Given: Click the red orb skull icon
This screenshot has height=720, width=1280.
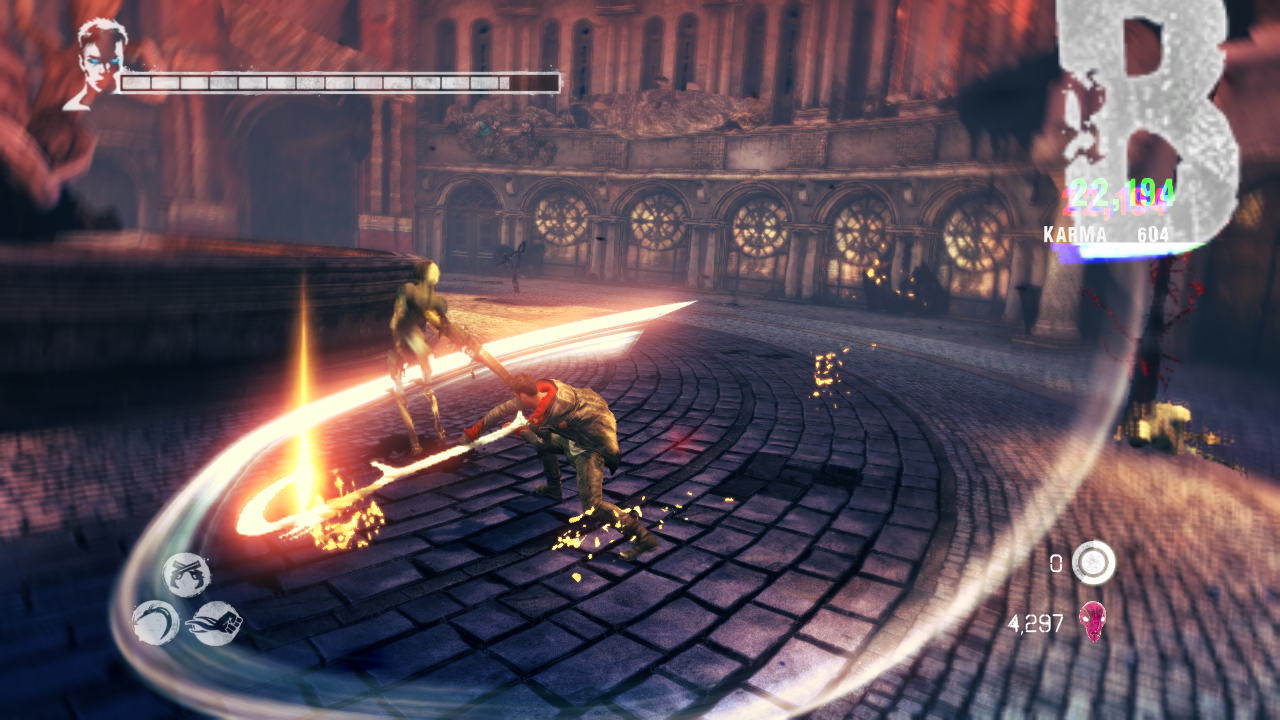Looking at the screenshot, I should (x=1093, y=622).
